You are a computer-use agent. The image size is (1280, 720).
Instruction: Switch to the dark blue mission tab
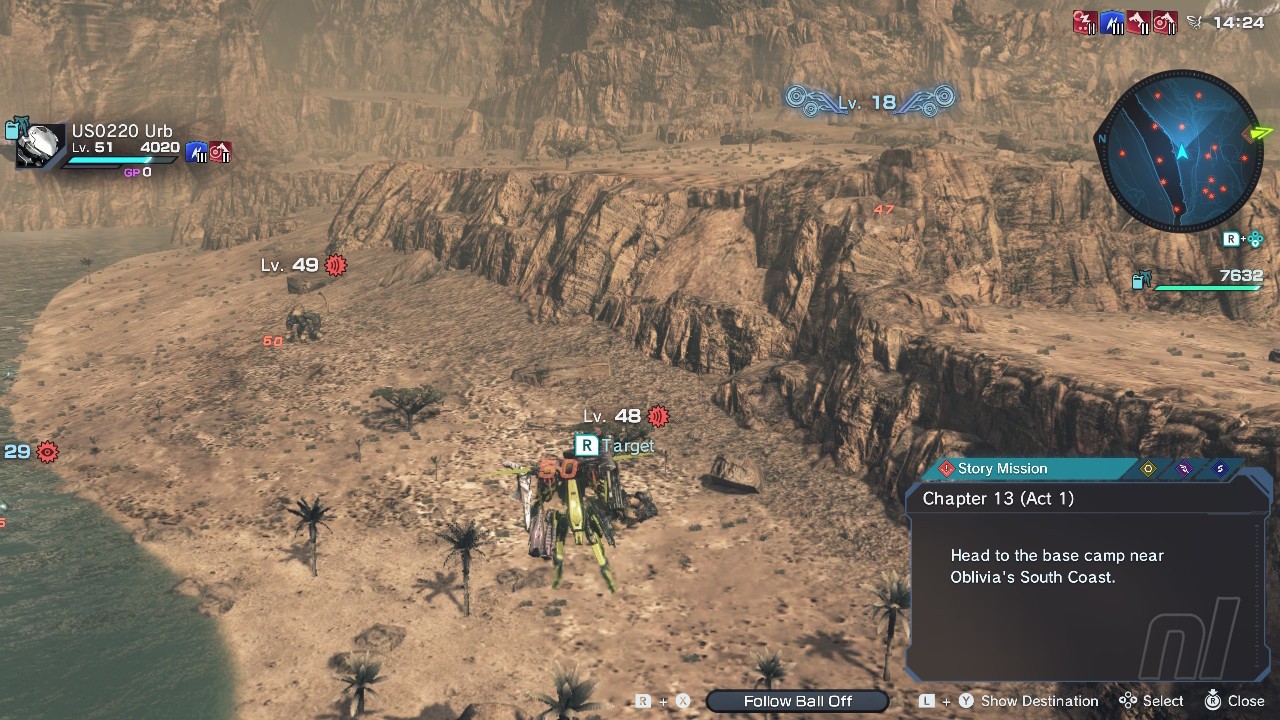tap(1219, 469)
